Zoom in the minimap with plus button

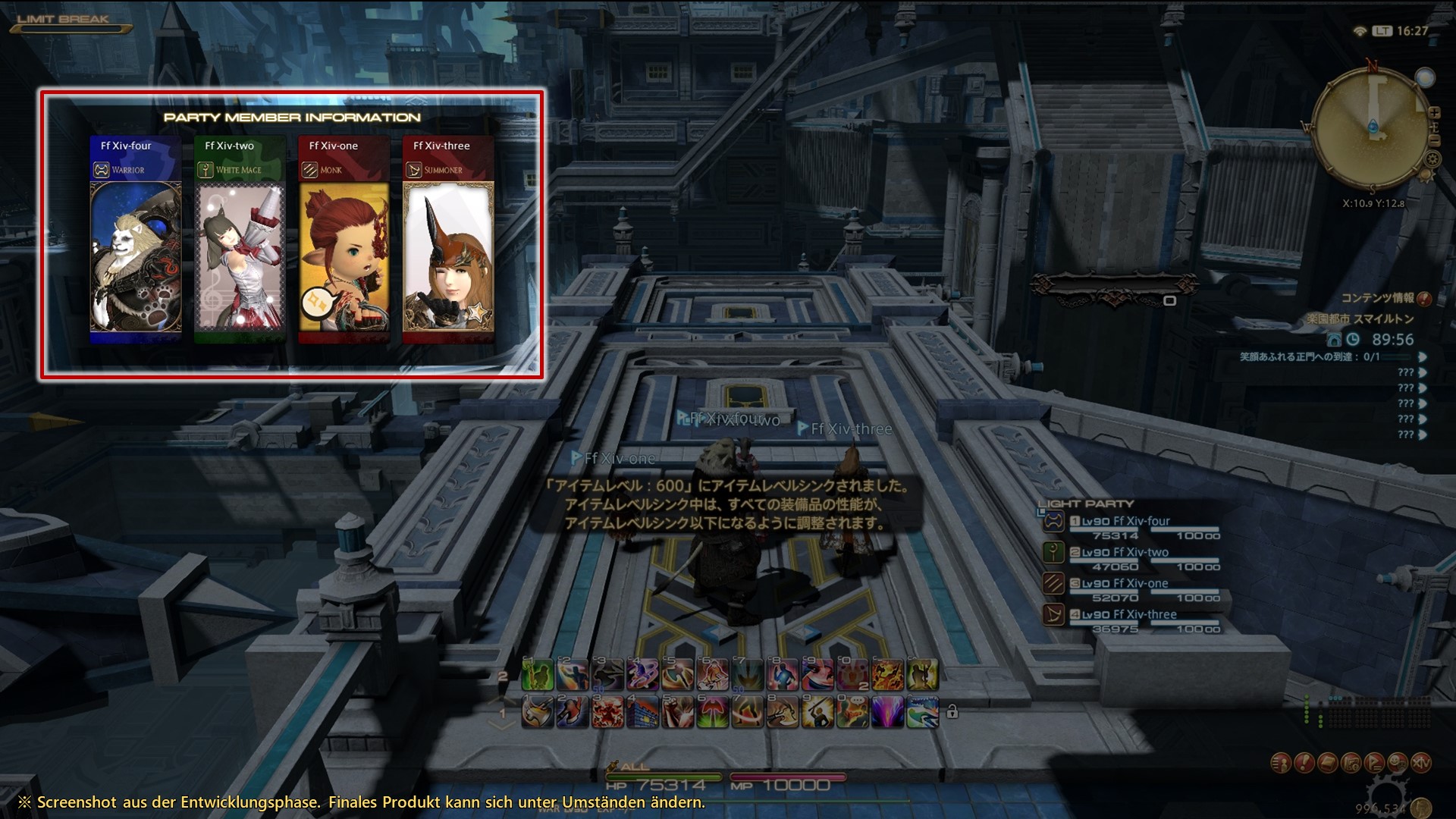(x=1434, y=113)
